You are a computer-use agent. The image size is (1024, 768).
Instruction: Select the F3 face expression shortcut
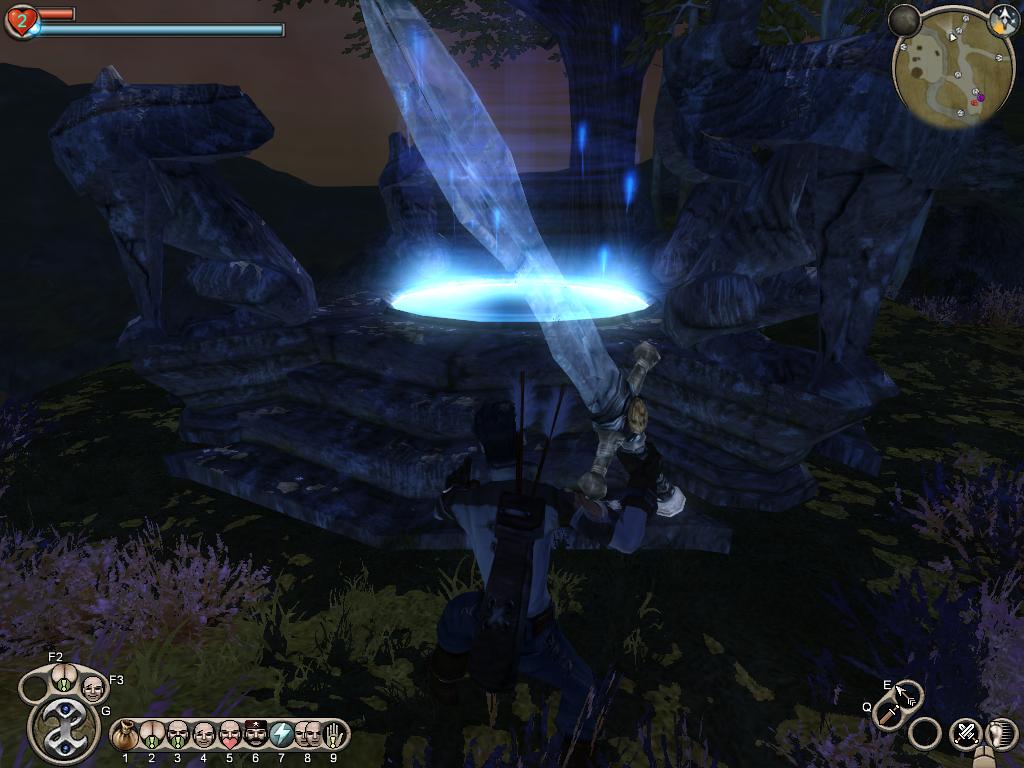(92, 688)
